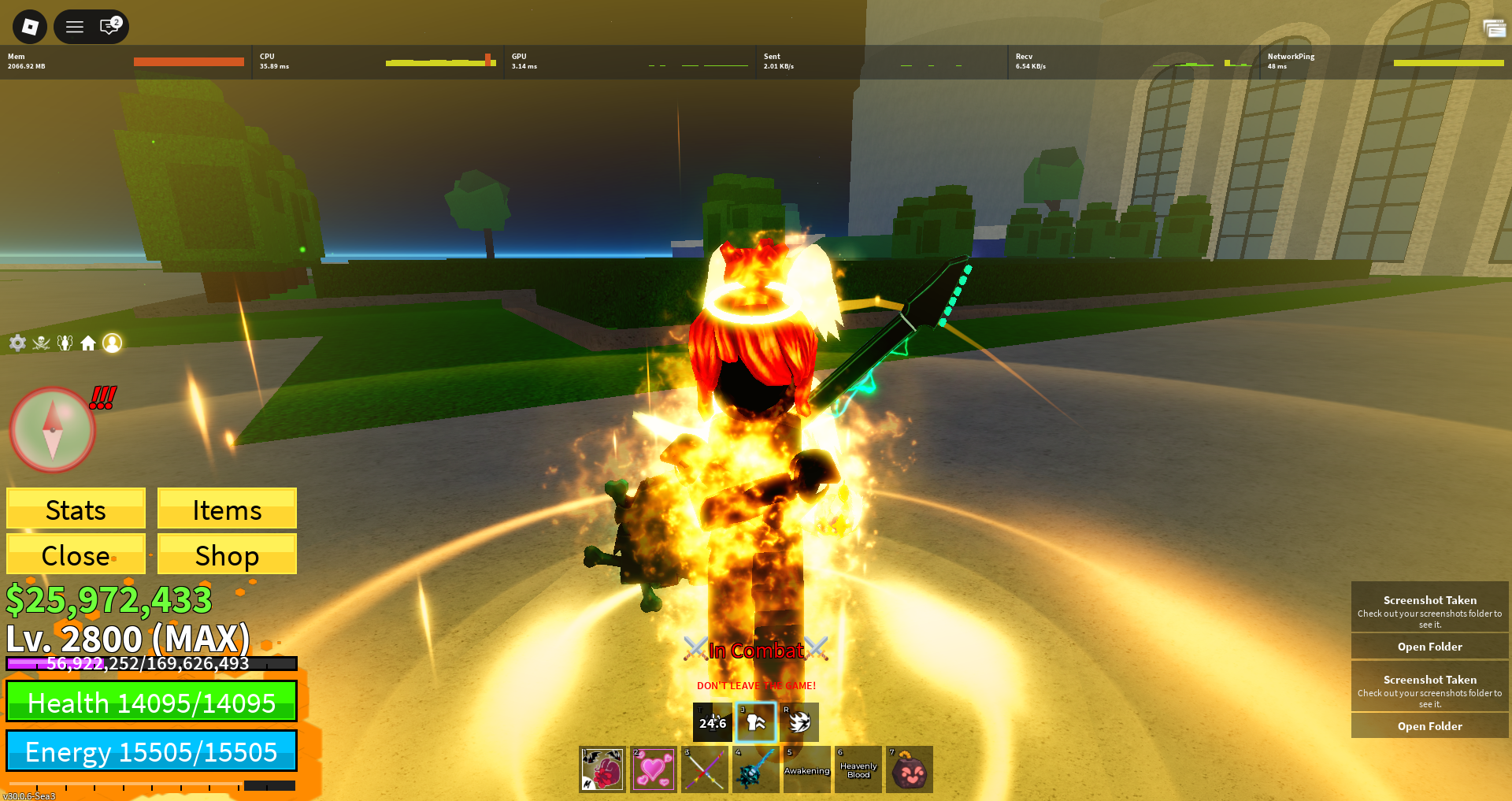Click the pirate skull and swords icon

[41, 343]
